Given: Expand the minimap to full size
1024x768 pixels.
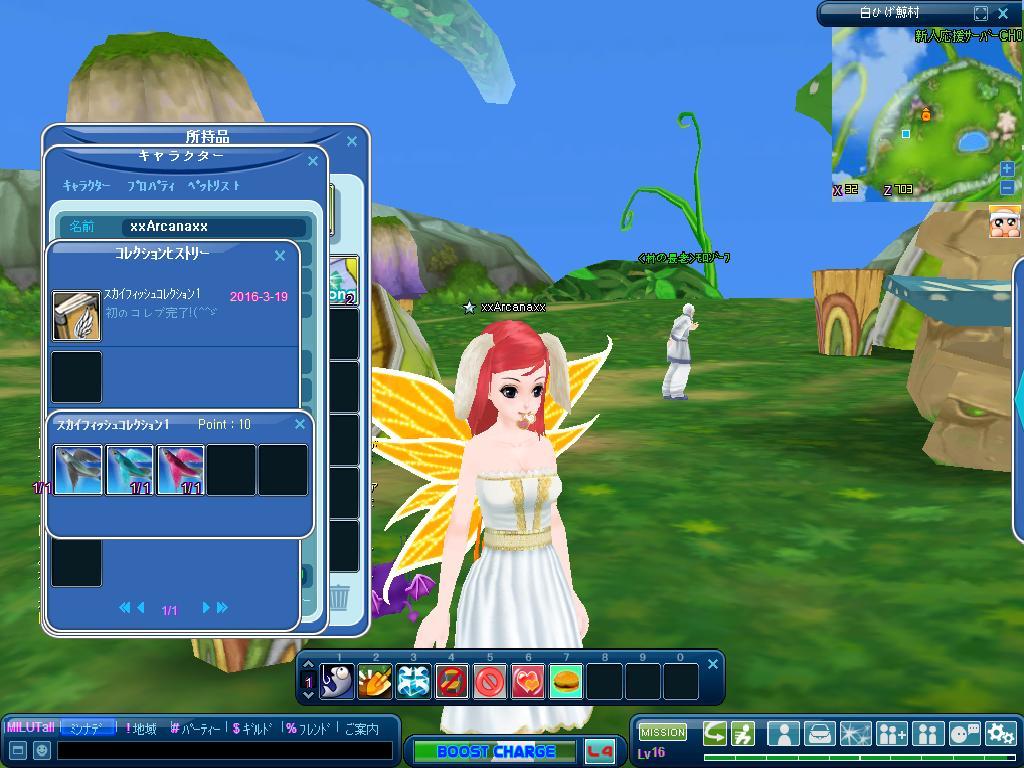Looking at the screenshot, I should [x=981, y=13].
